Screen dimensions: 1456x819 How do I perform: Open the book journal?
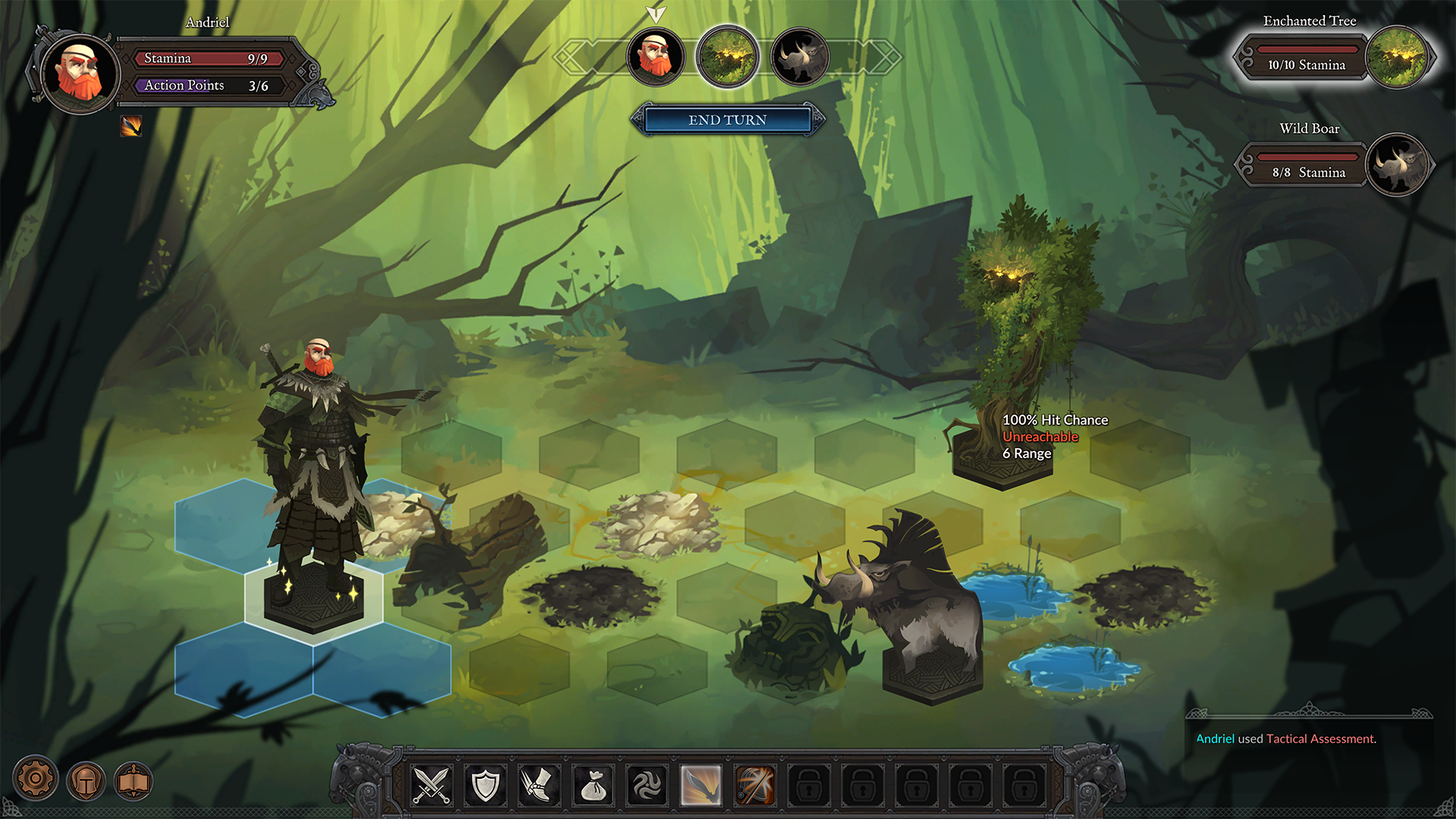coord(133,781)
